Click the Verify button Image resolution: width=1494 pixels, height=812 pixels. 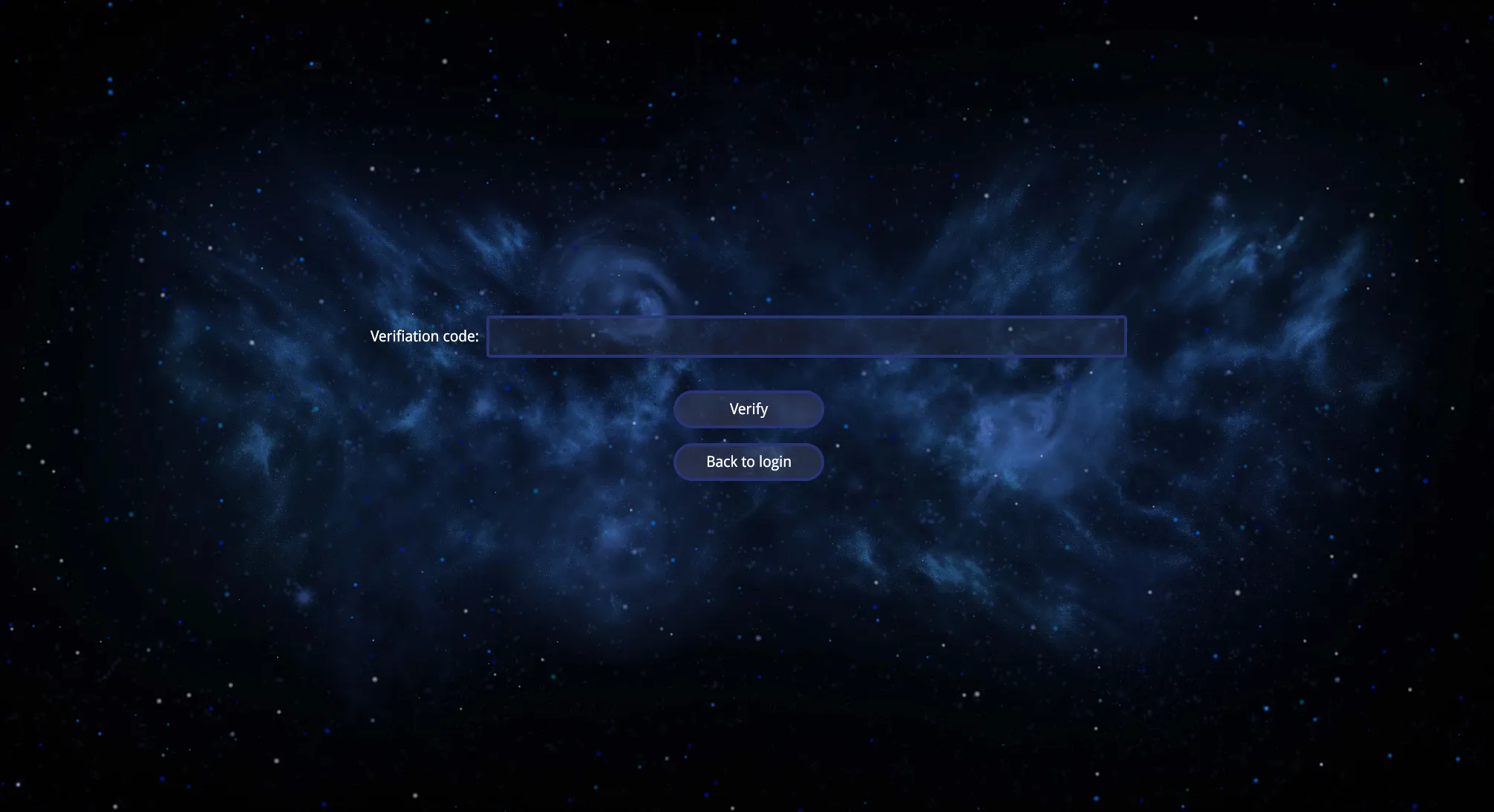tap(748, 409)
